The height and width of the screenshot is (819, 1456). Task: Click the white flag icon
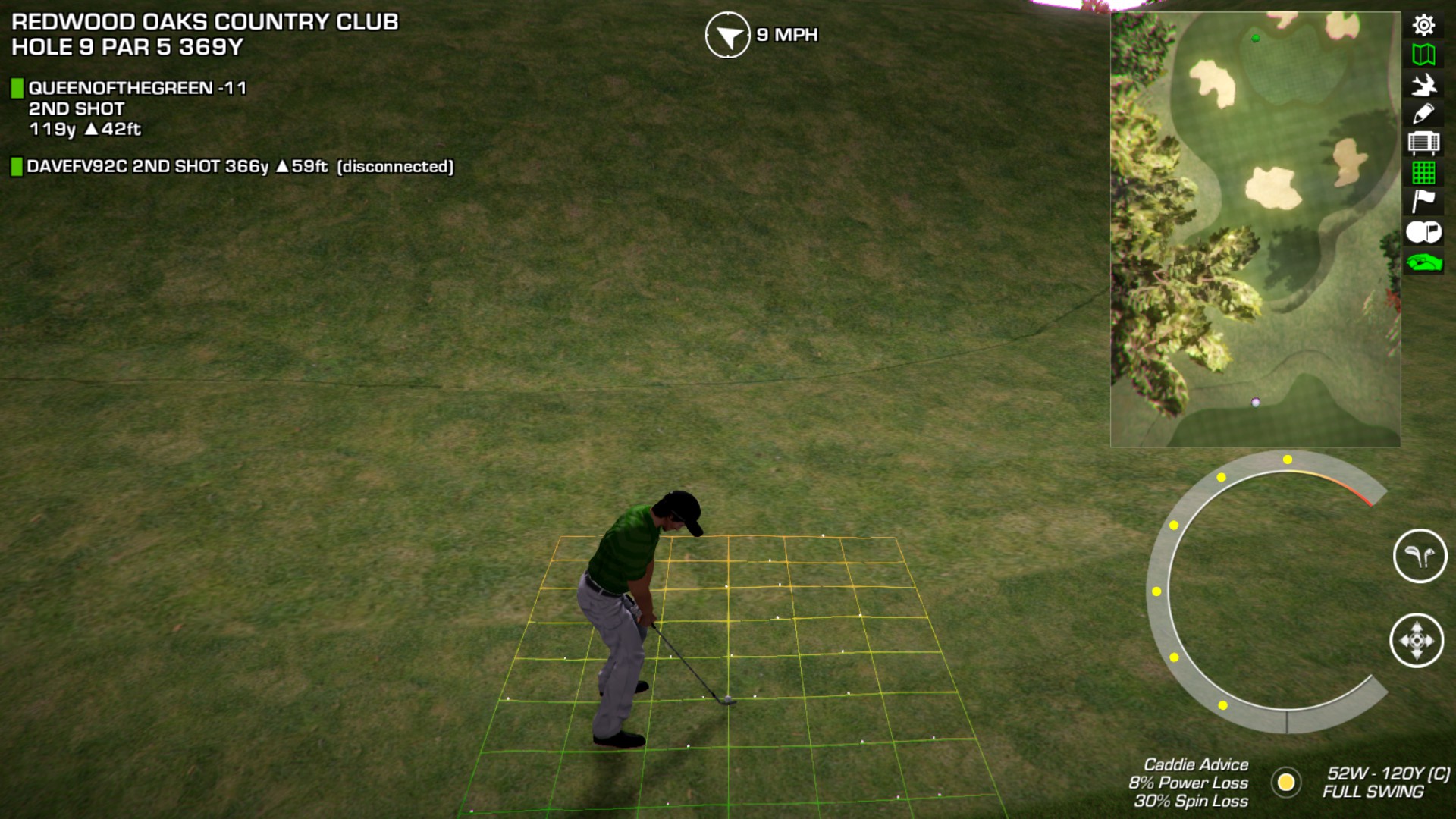point(1423,202)
